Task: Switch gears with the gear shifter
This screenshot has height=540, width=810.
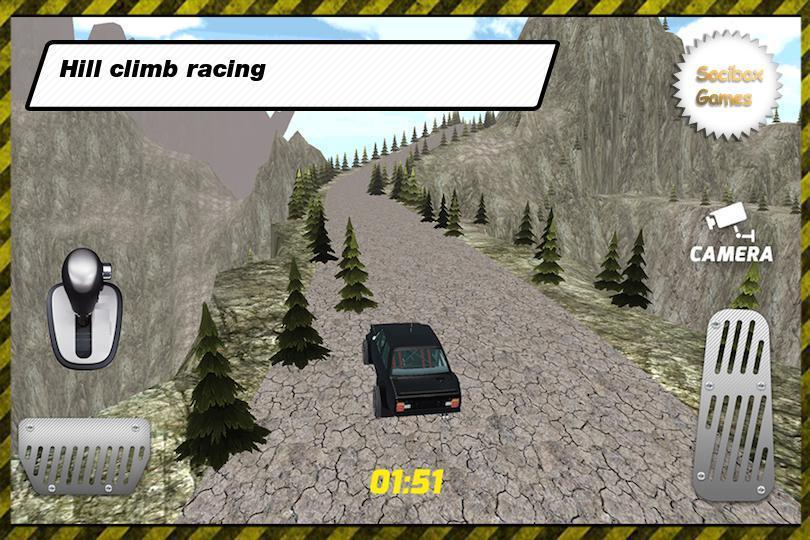Action: pos(83,308)
